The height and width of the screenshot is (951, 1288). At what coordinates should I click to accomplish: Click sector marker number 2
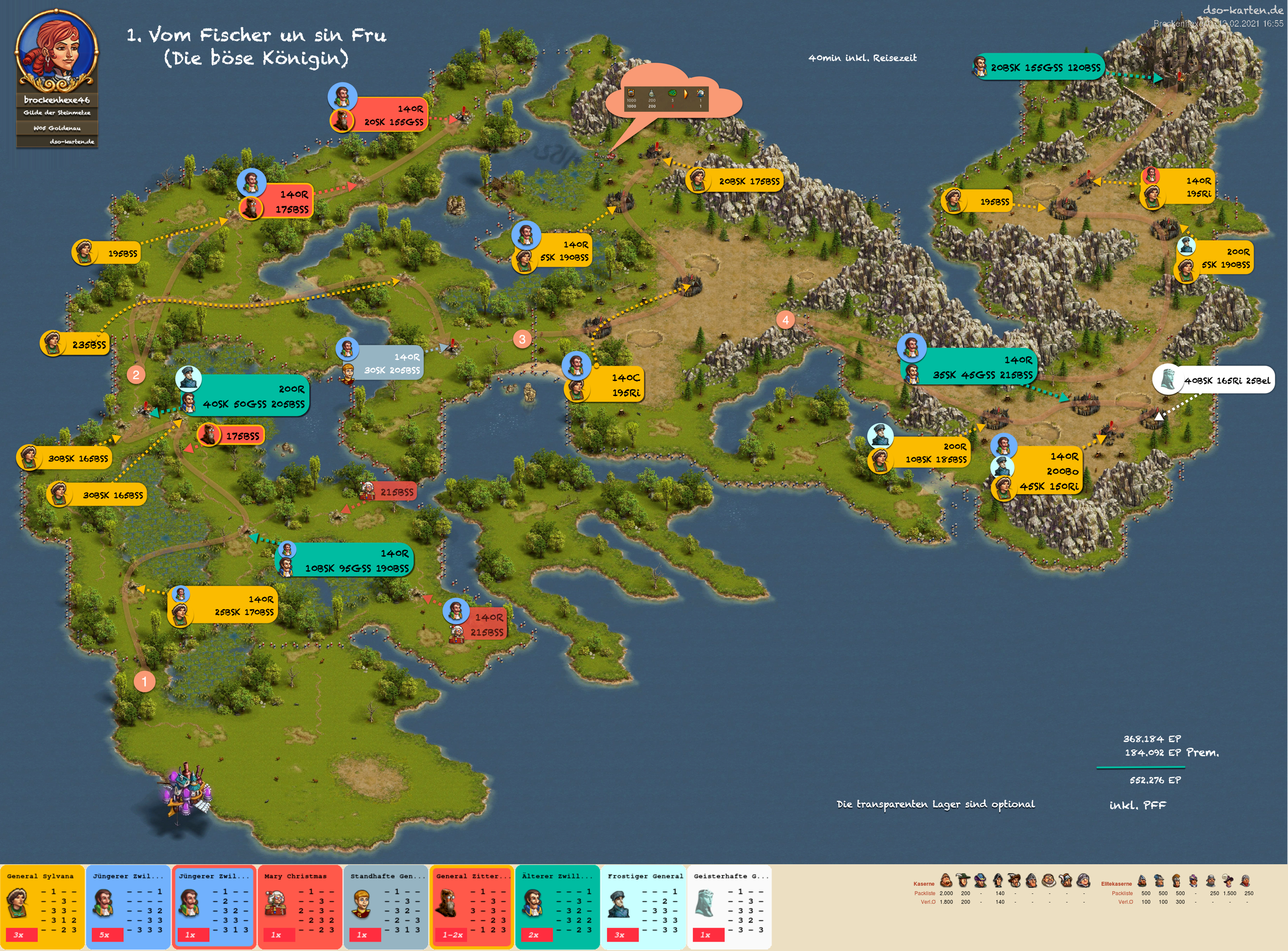pyautogui.click(x=136, y=375)
